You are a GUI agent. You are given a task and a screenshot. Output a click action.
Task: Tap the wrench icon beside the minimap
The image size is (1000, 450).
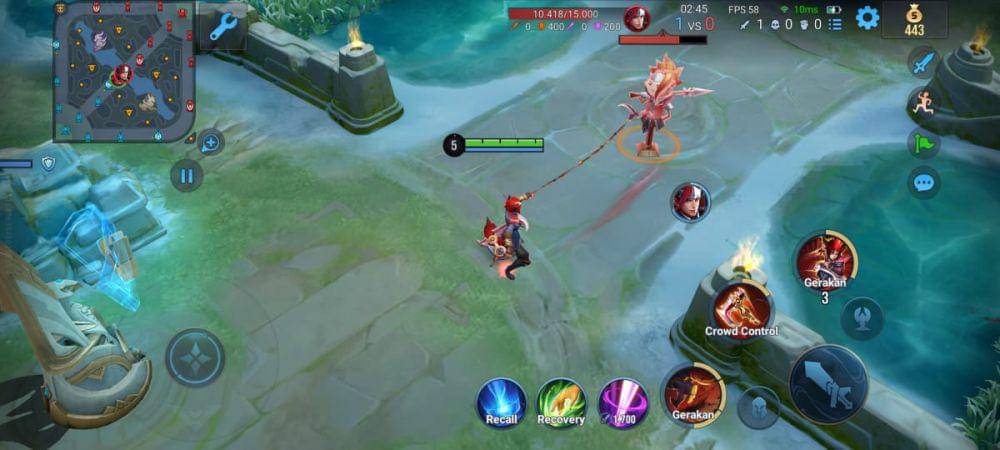(x=222, y=26)
